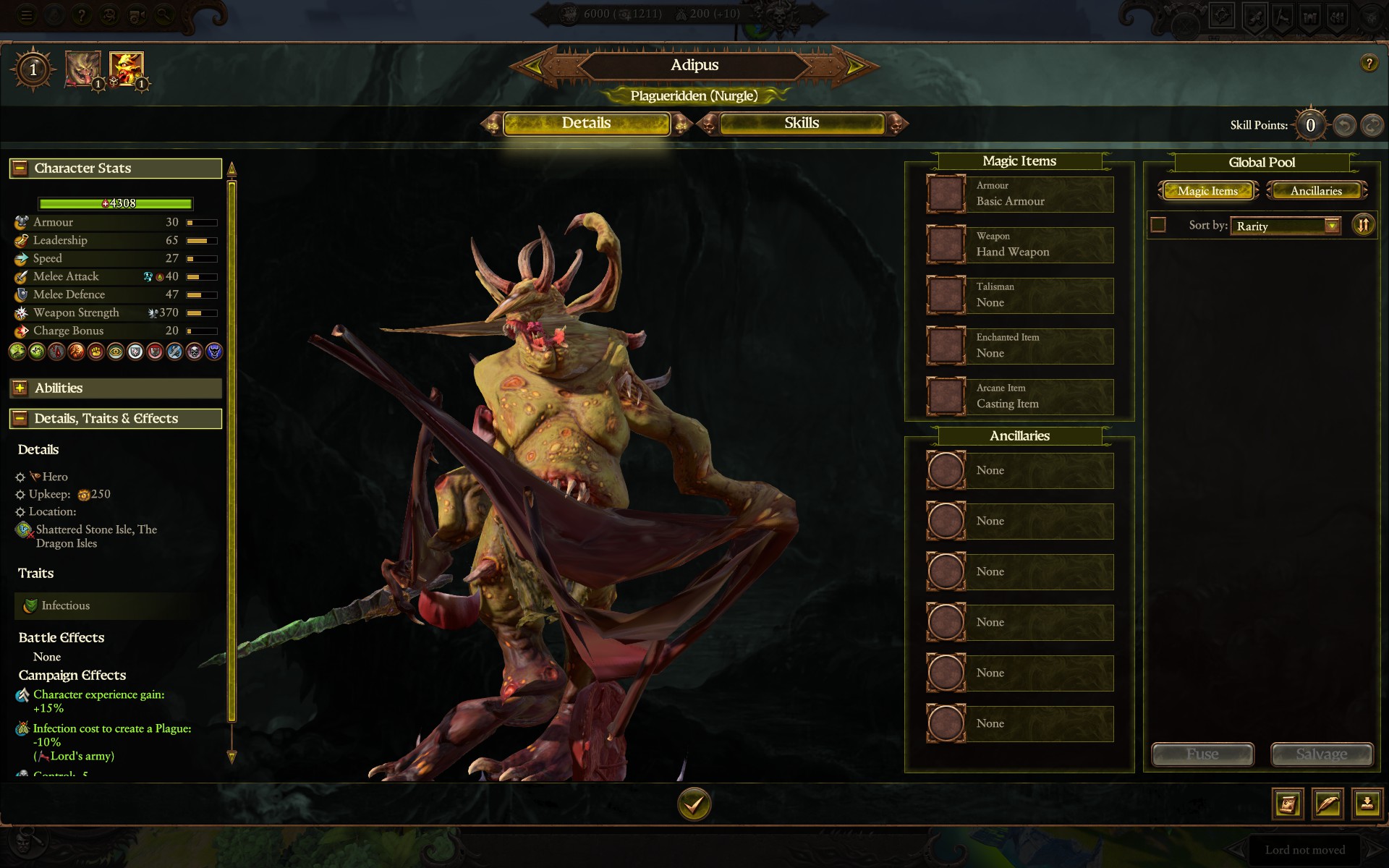The image size is (1389, 868).
Task: Collapse the Character Stats panel
Action: (x=18, y=168)
